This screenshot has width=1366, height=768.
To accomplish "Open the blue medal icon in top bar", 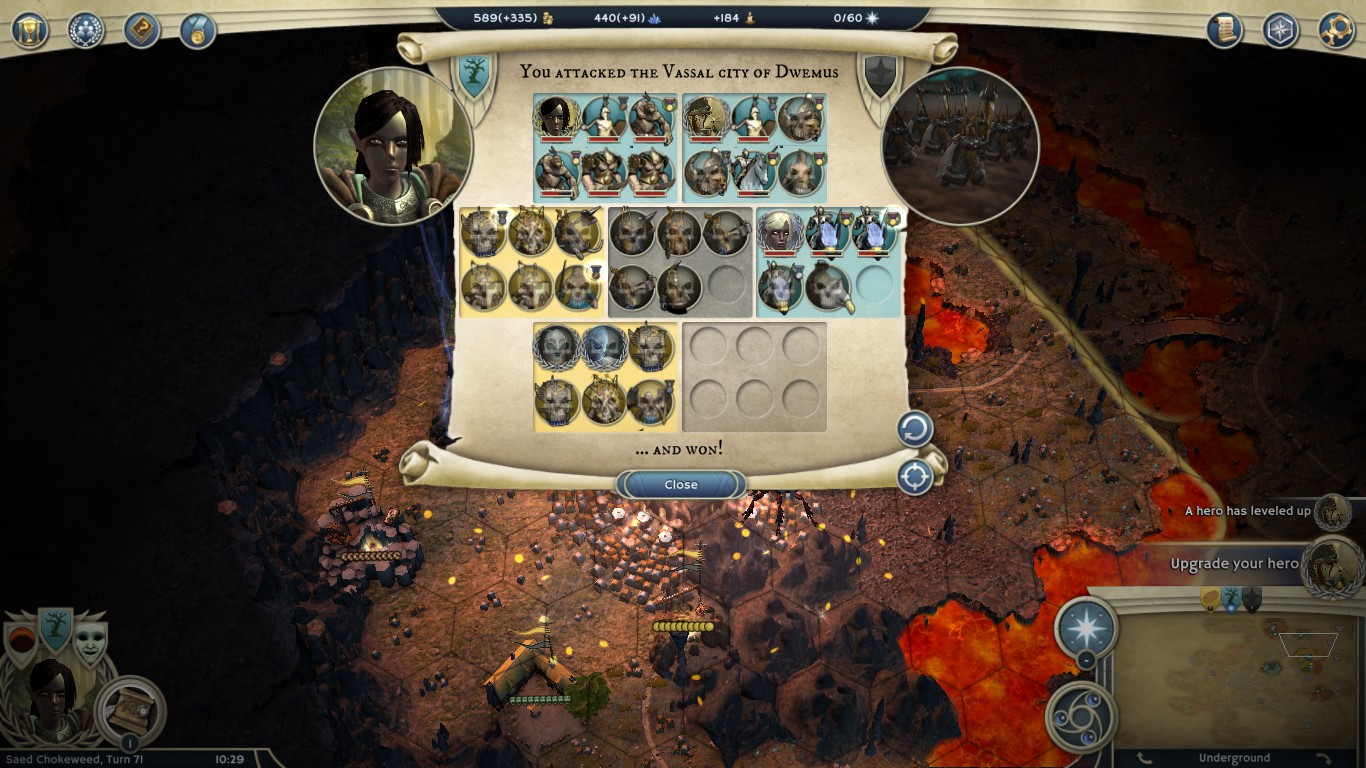I will [198, 30].
